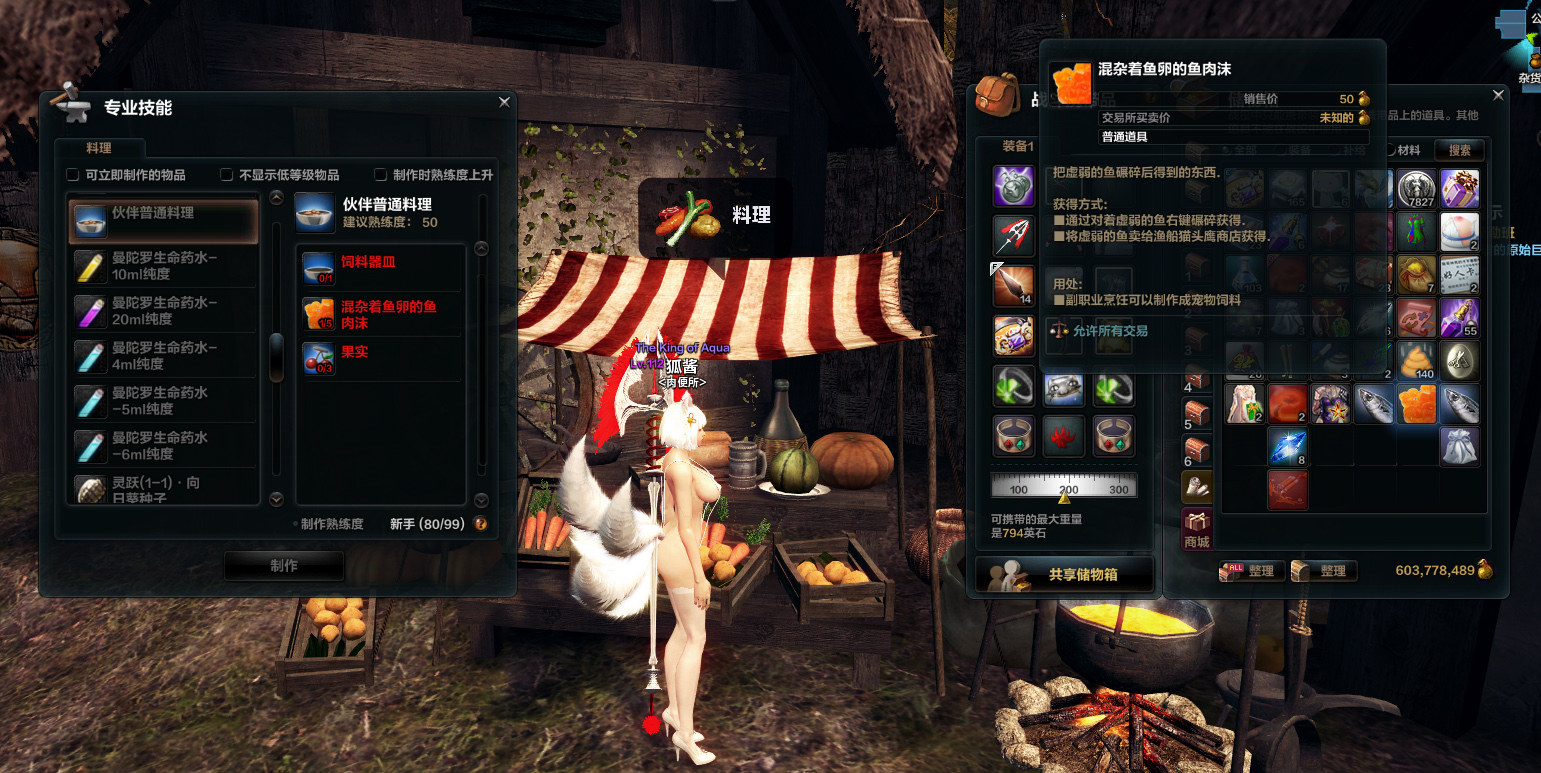This screenshot has height=773, width=1541.
Task: Click the 制作 craft button
Action: tap(284, 566)
